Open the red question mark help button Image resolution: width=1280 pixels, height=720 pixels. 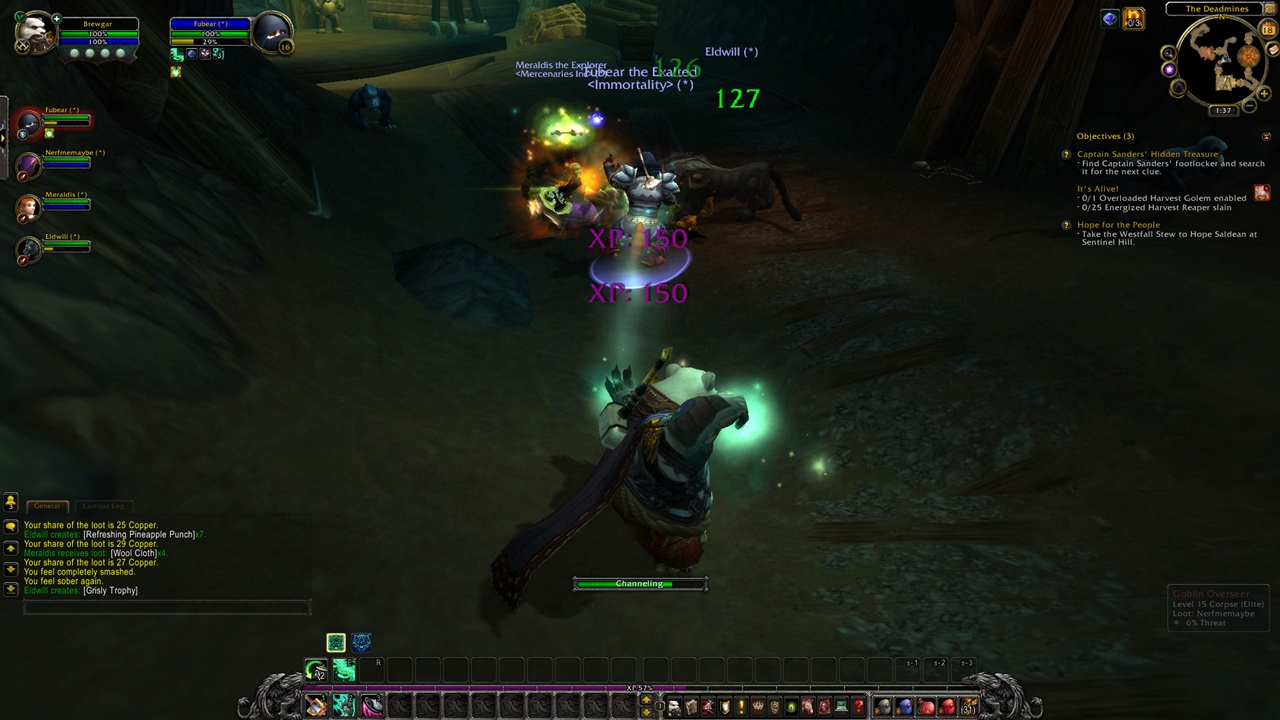(858, 708)
